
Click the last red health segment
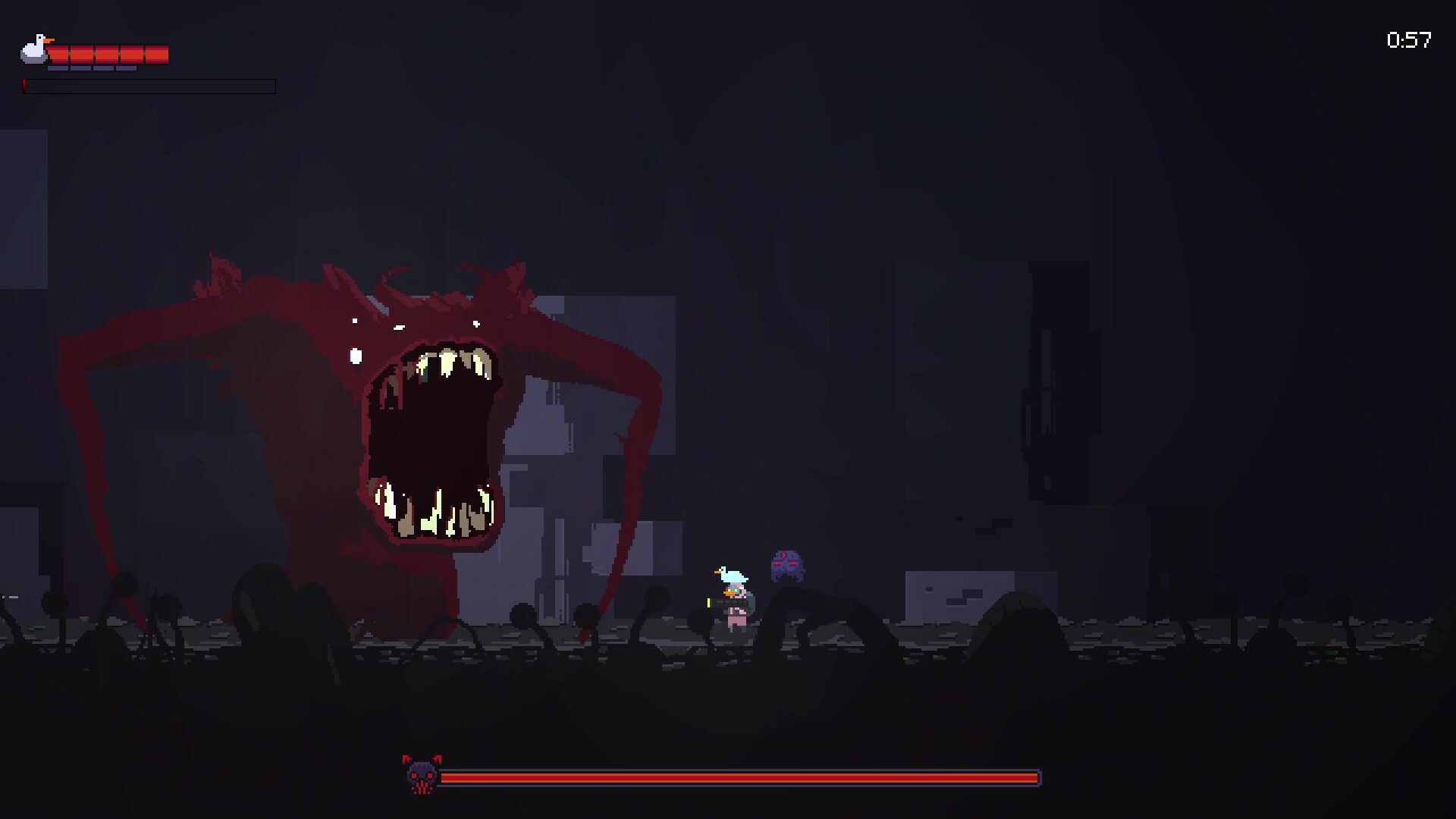pyautogui.click(x=156, y=53)
